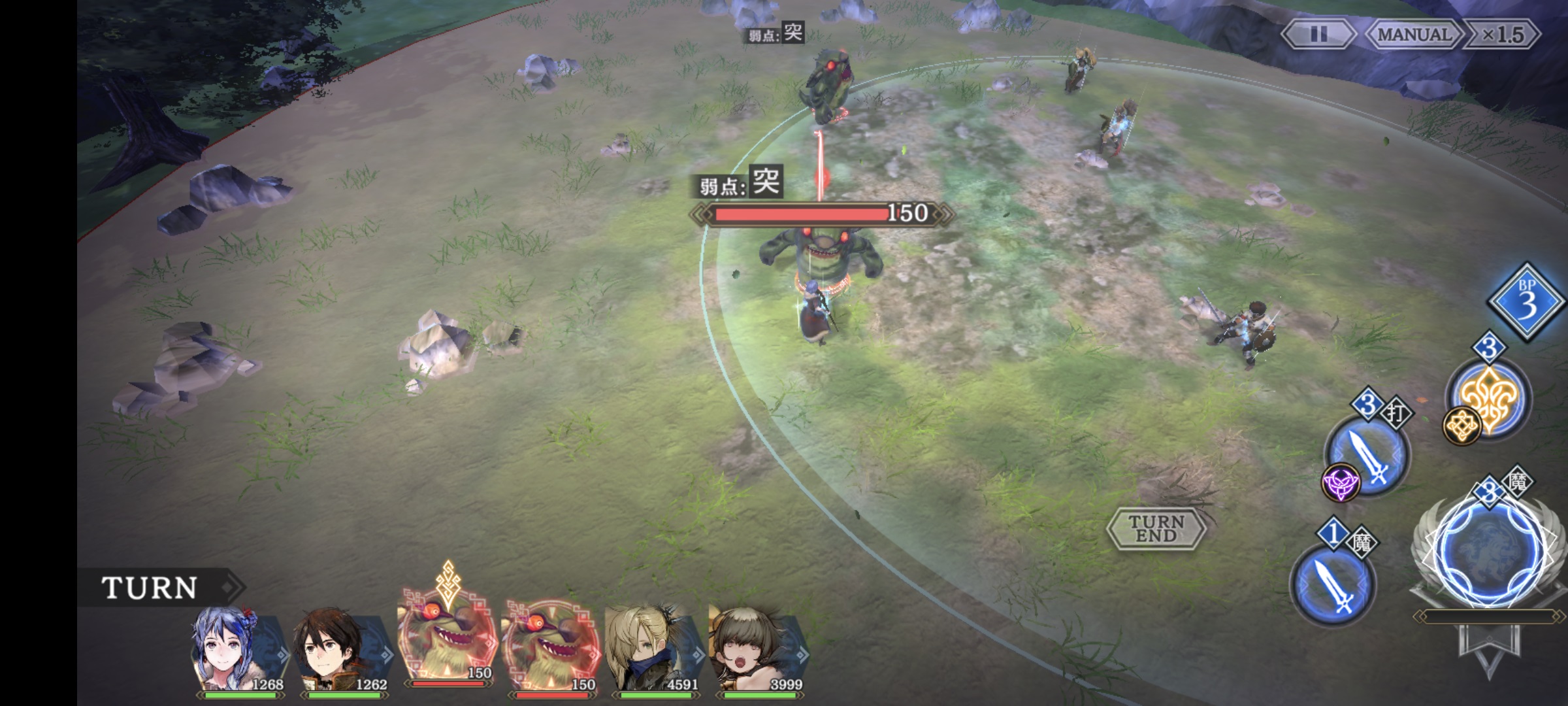Trigger the 8-cost winged ultimate skill

pyautogui.click(x=1490, y=550)
